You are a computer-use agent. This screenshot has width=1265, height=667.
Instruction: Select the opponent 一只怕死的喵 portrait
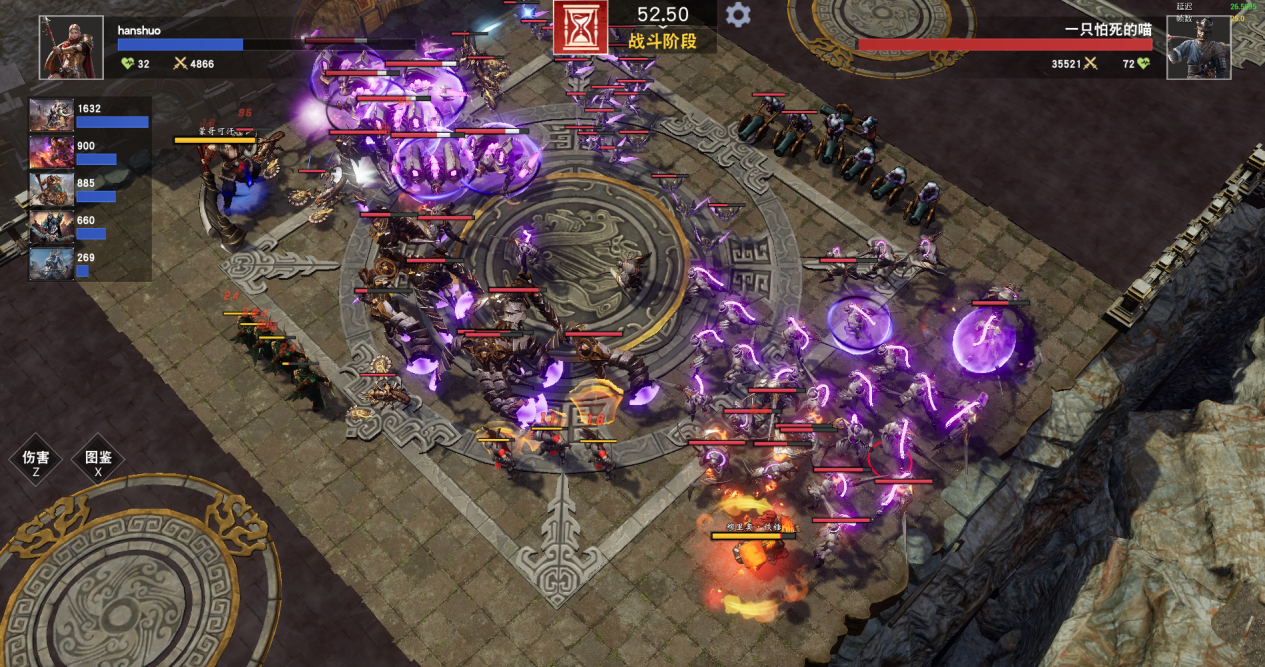pyautogui.click(x=1197, y=47)
